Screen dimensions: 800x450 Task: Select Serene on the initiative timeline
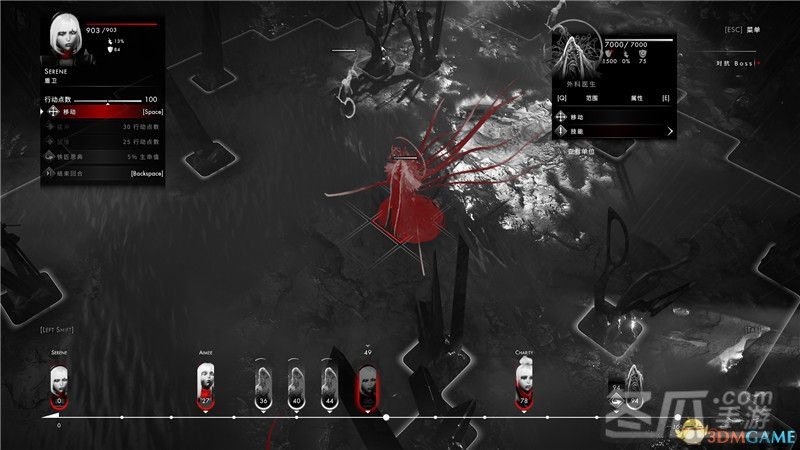pyautogui.click(x=59, y=384)
